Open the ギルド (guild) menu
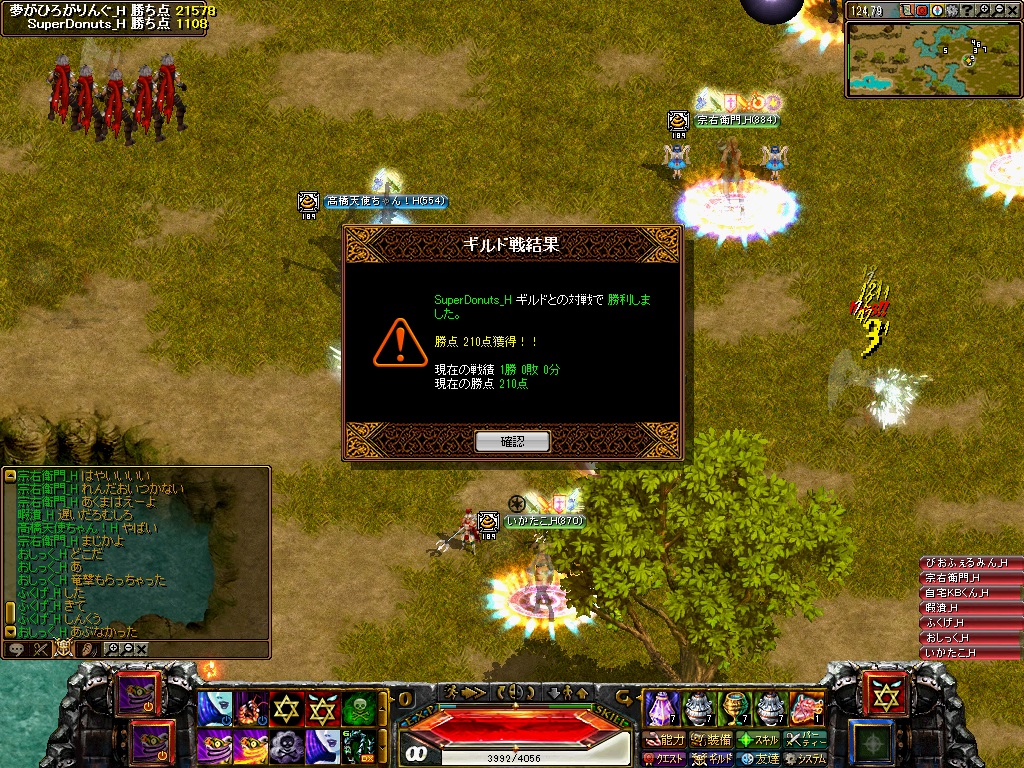1024x768 pixels. [712, 759]
